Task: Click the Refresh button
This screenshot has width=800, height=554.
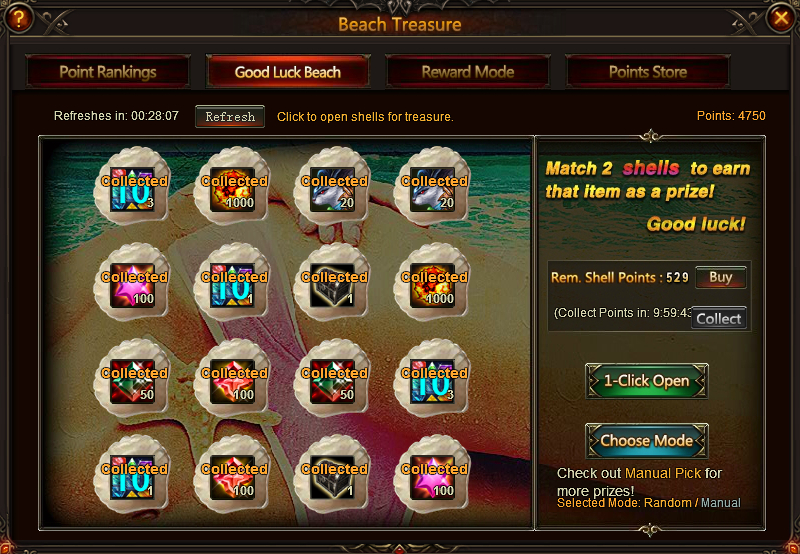Action: [230, 117]
